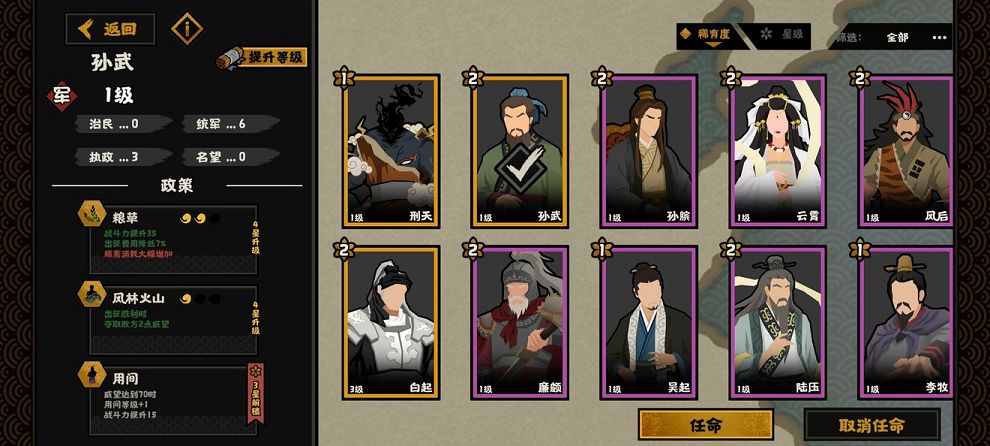Confirm appointment with the 任命 button

pos(705,424)
